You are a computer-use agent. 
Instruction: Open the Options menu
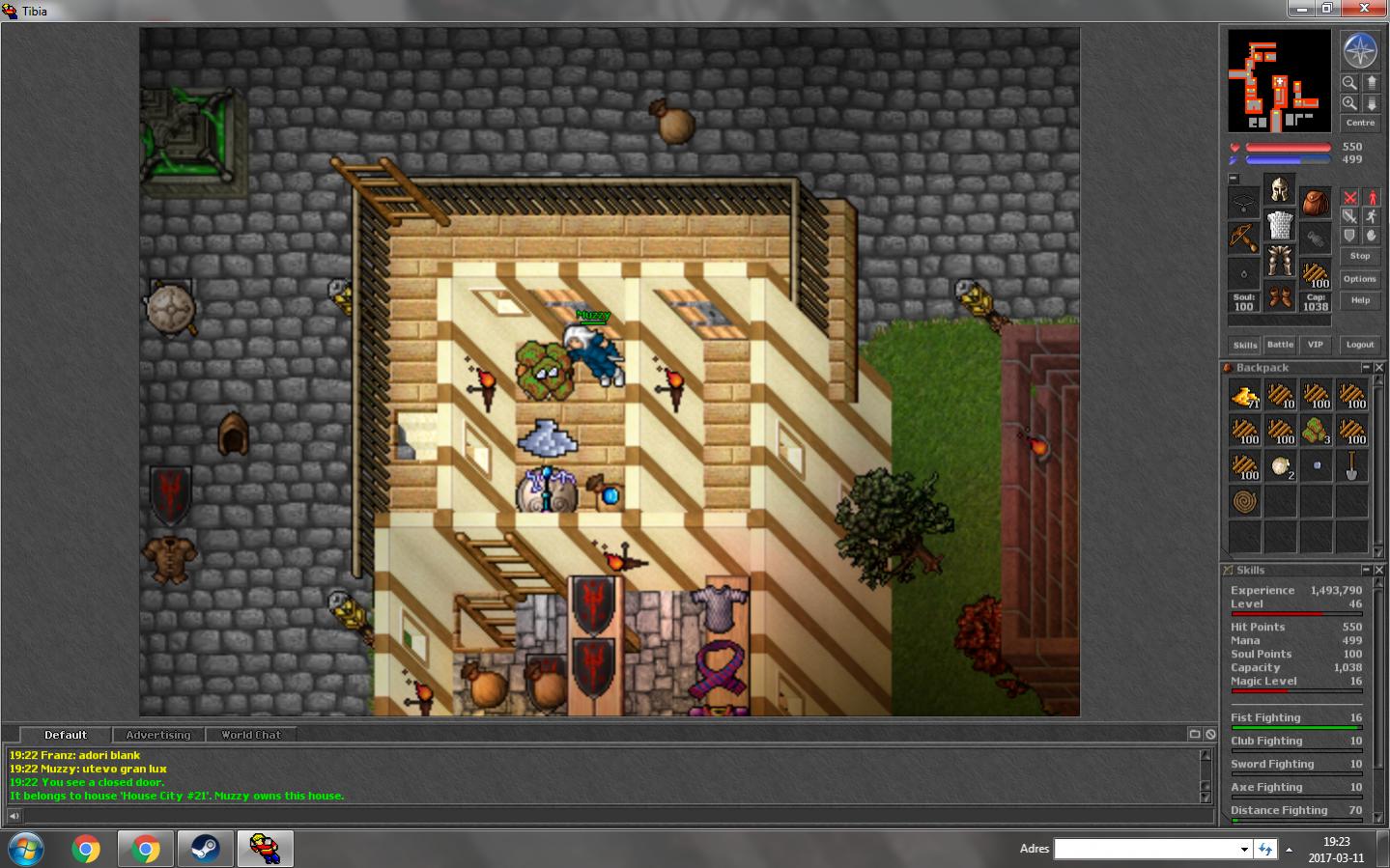pyautogui.click(x=1359, y=279)
